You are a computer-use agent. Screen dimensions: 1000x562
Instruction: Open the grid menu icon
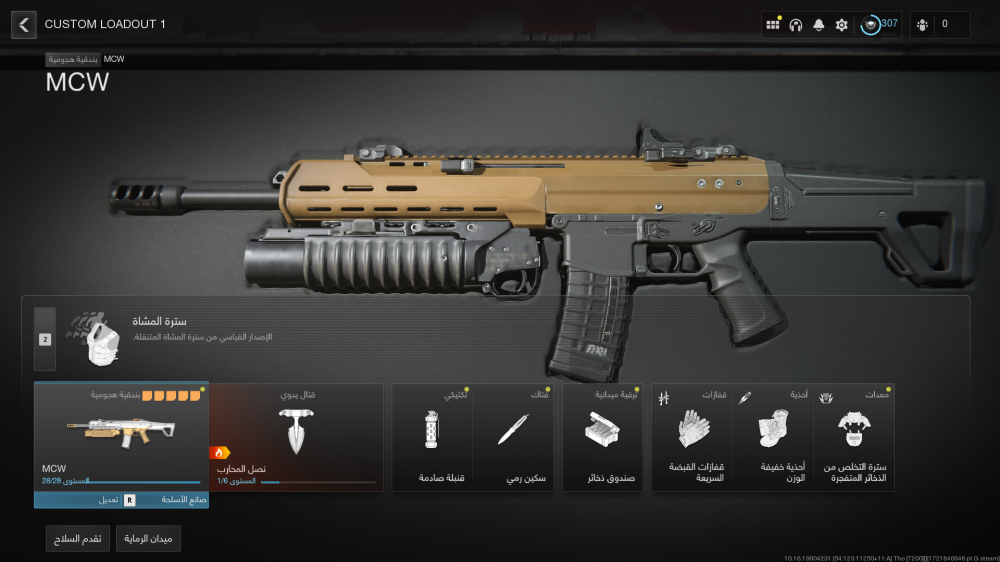coord(773,25)
